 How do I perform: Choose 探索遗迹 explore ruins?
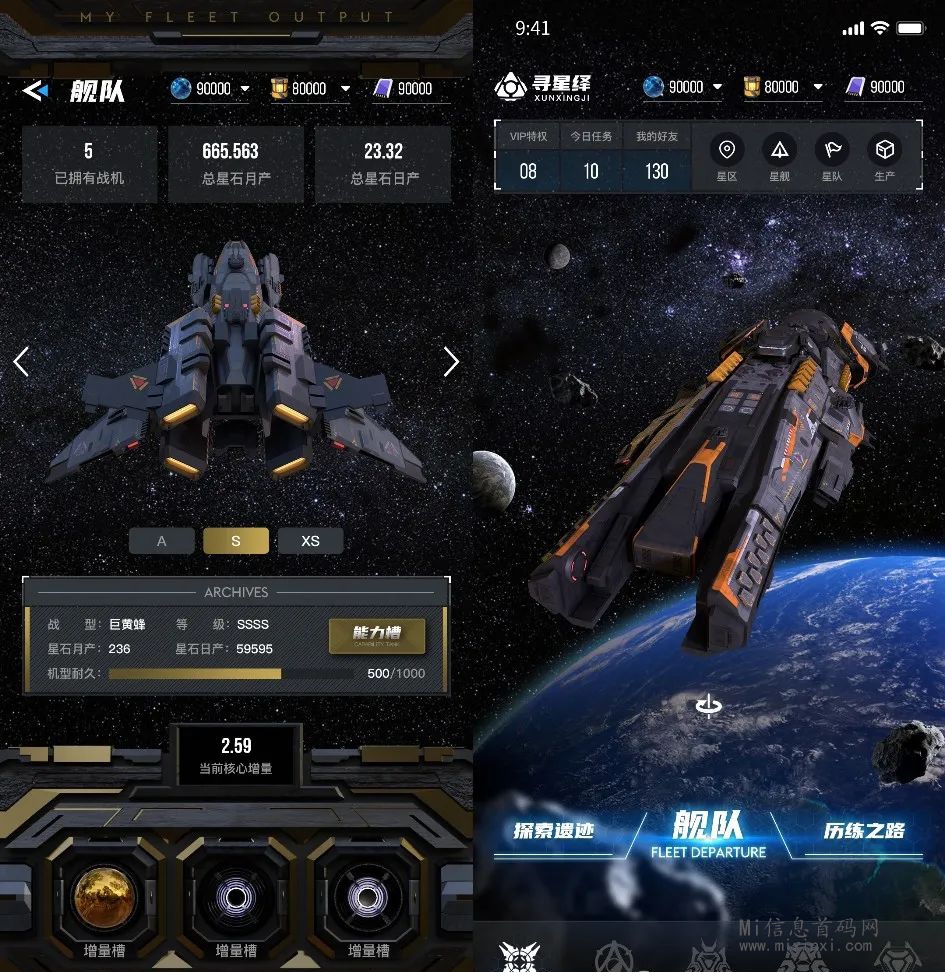[x=554, y=832]
